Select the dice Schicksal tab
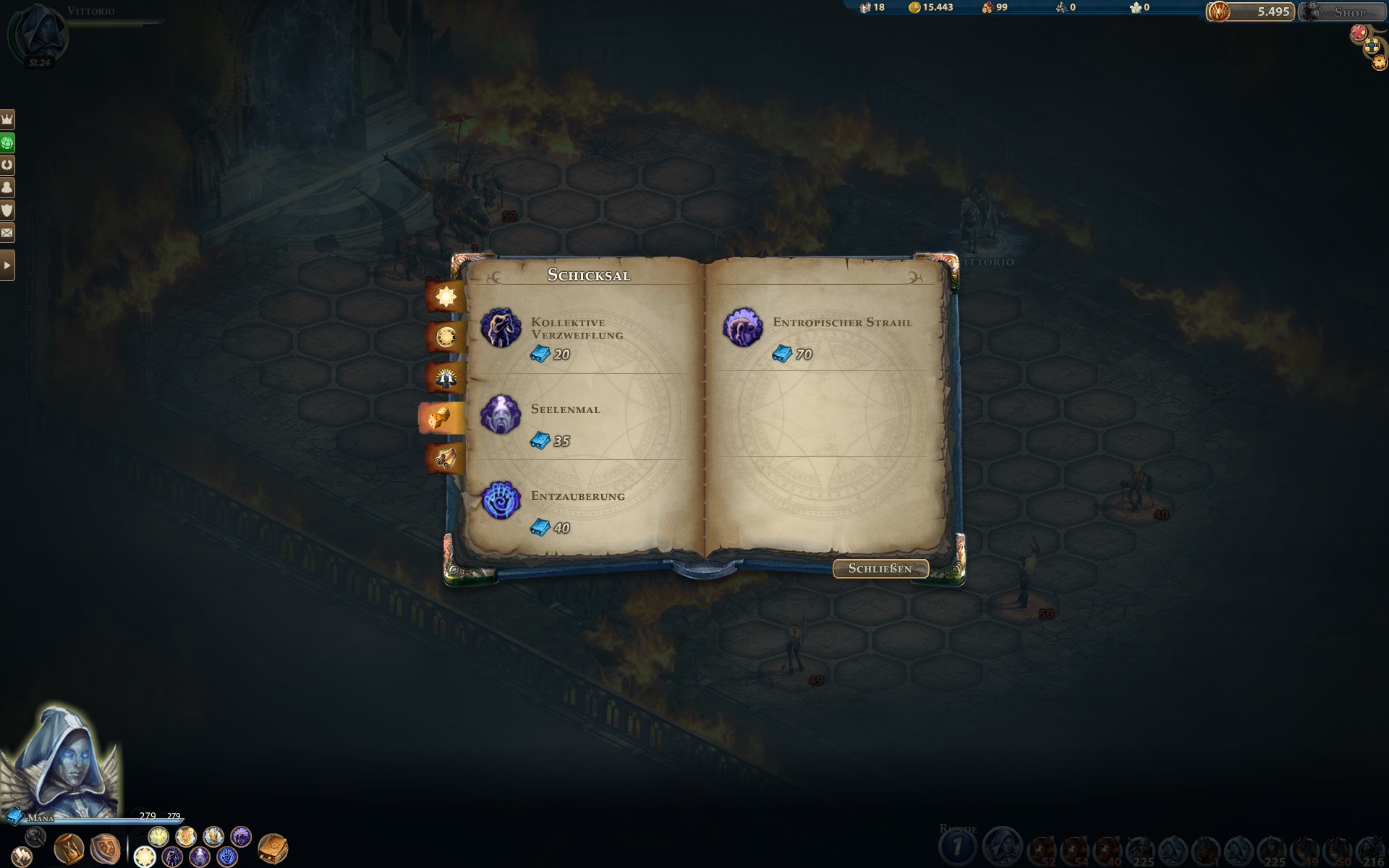The width and height of the screenshot is (1389, 868). 440,418
